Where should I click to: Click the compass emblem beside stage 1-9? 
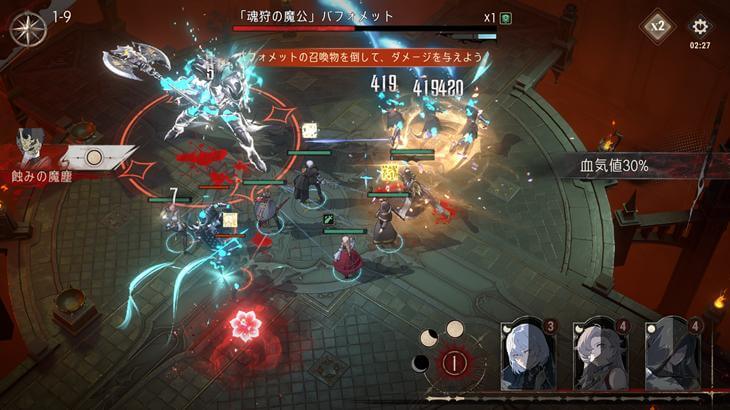click(x=28, y=28)
